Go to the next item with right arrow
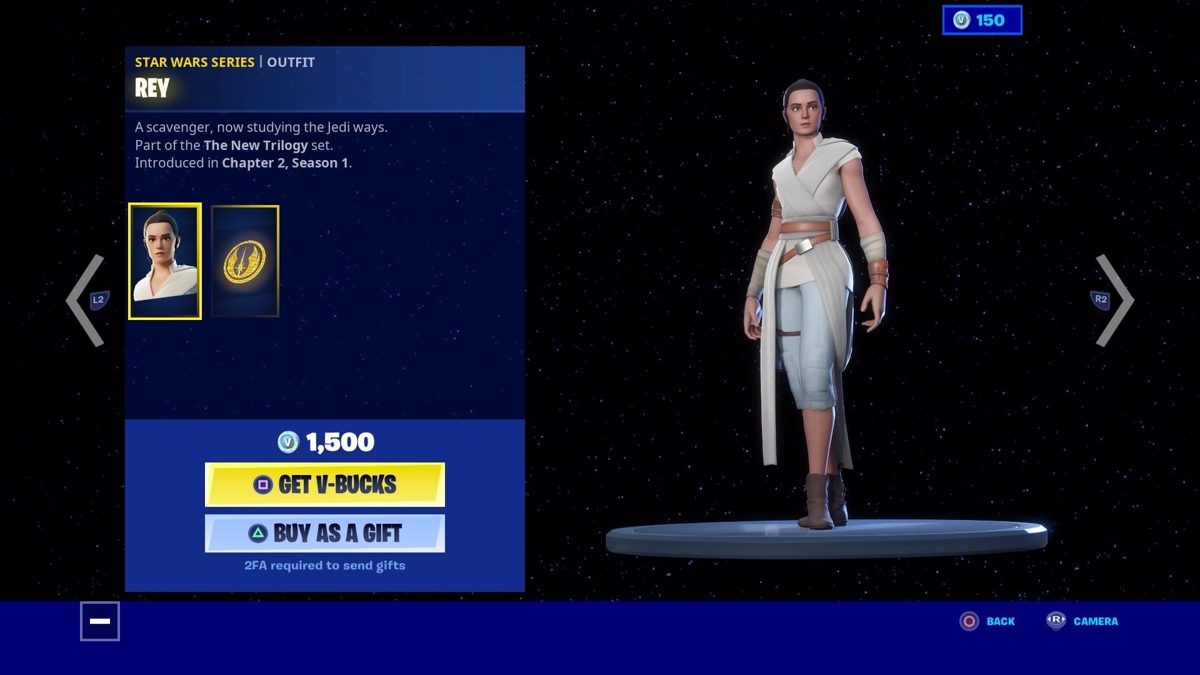Screen dimensions: 1200x675 point(1112,300)
